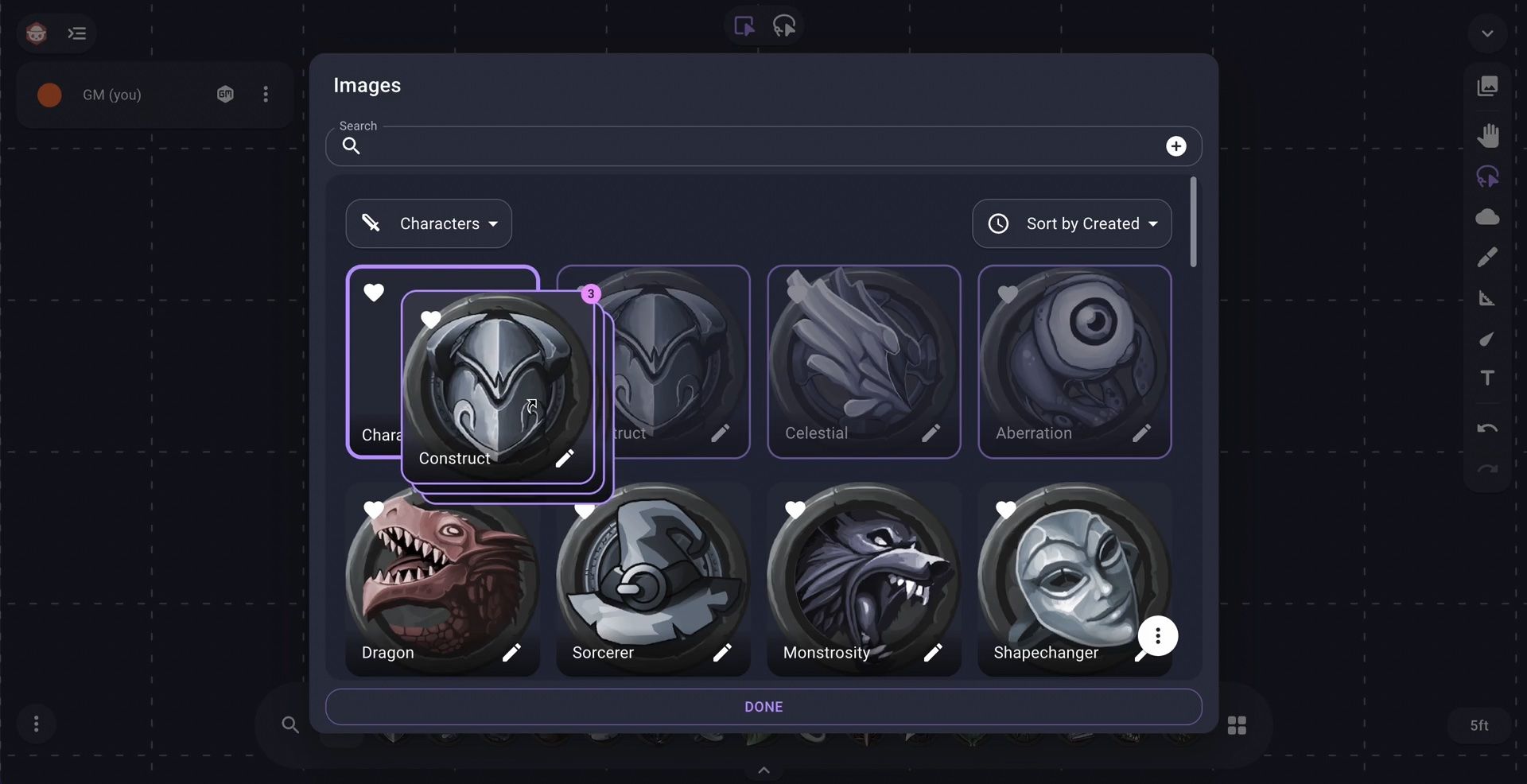The height and width of the screenshot is (784, 1527).
Task: Open the grid view icon near 5ft label
Action: tap(1238, 724)
